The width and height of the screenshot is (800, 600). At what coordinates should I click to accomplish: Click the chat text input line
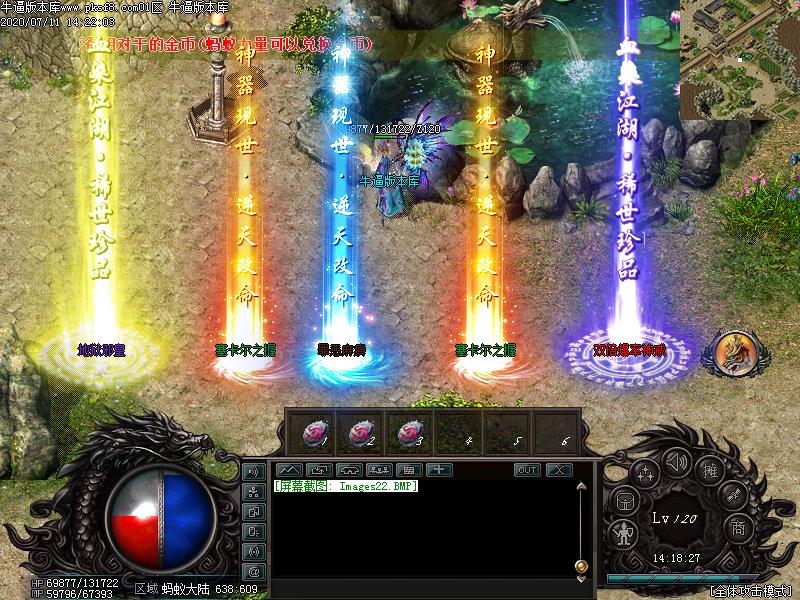420,585
